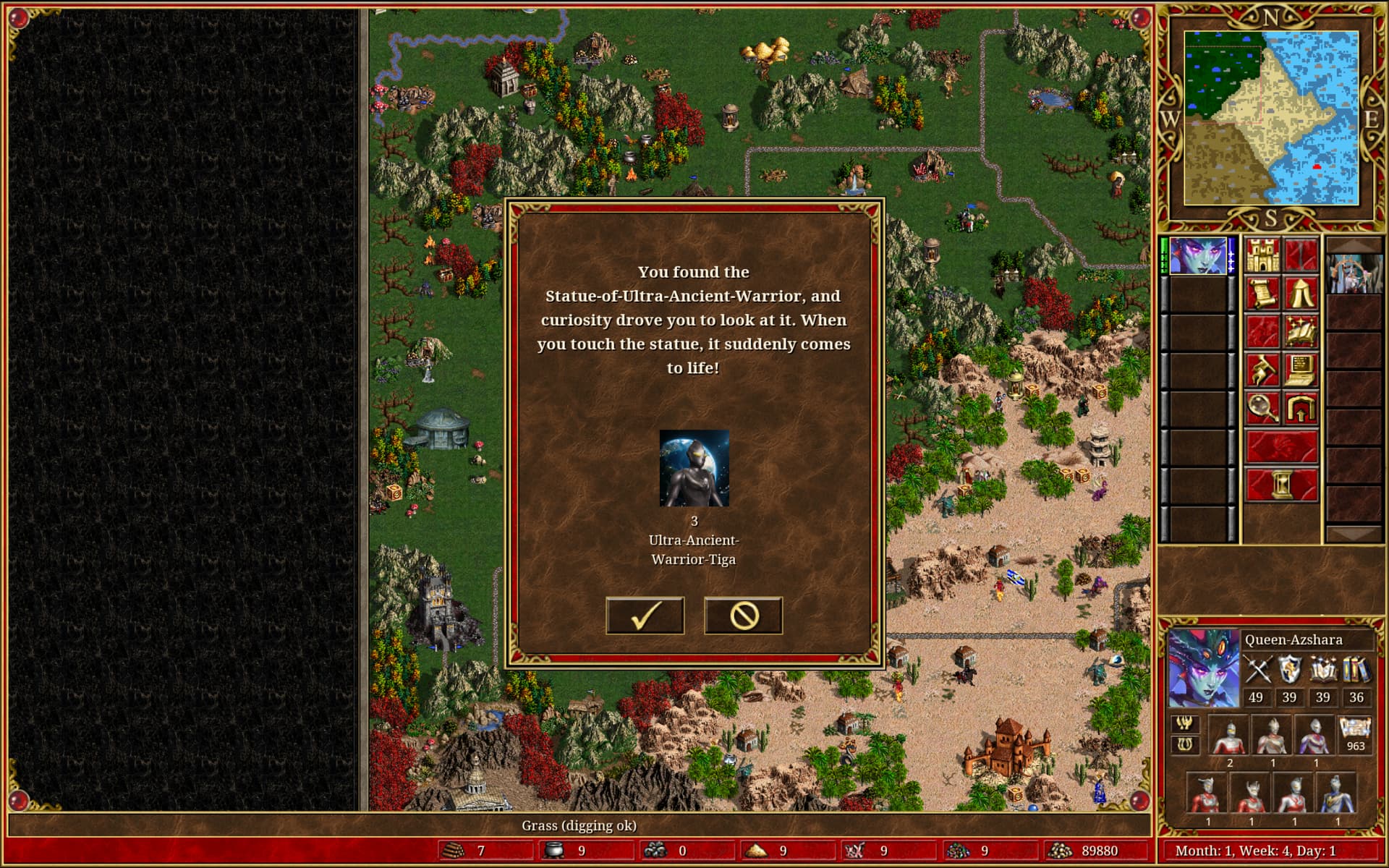Viewport: 1389px width, 868px height.
Task: Open the magnifying glass view world button
Action: 1262,408
